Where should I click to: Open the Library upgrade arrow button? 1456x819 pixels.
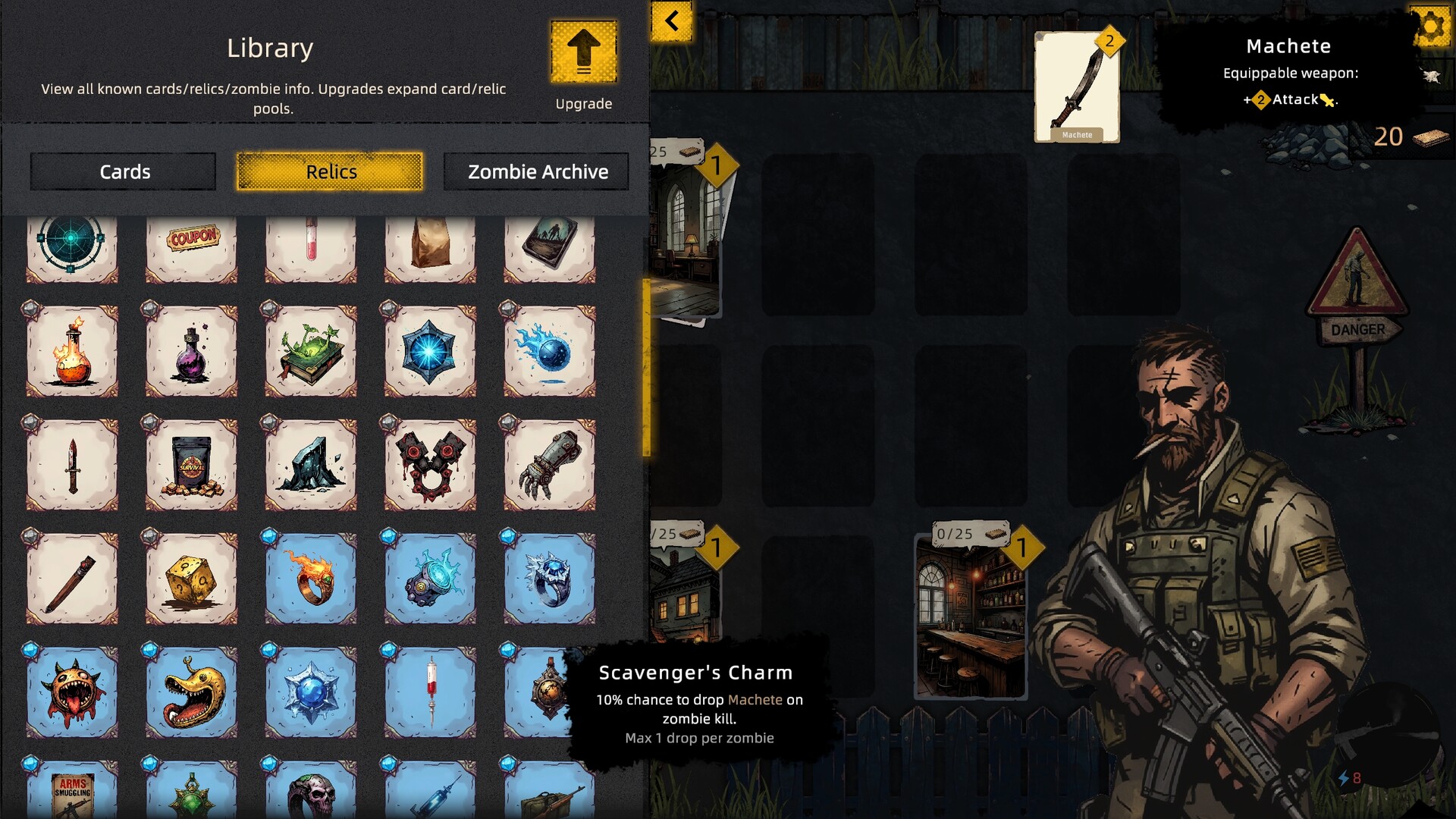coord(583,52)
